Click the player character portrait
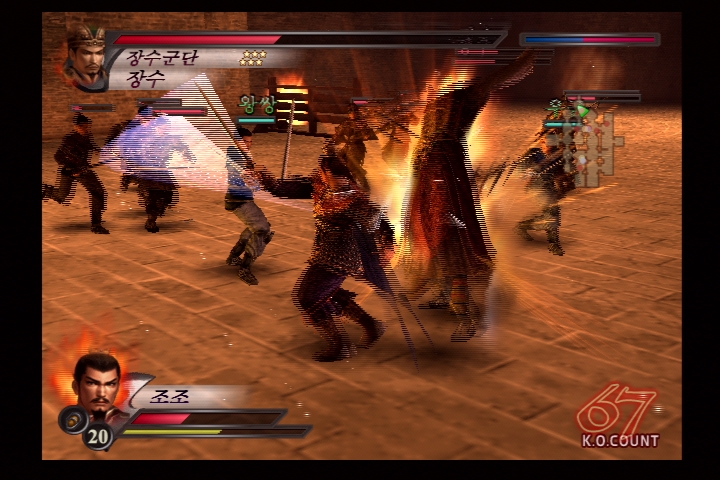Image resolution: width=720 pixels, height=480 pixels. click(98, 384)
